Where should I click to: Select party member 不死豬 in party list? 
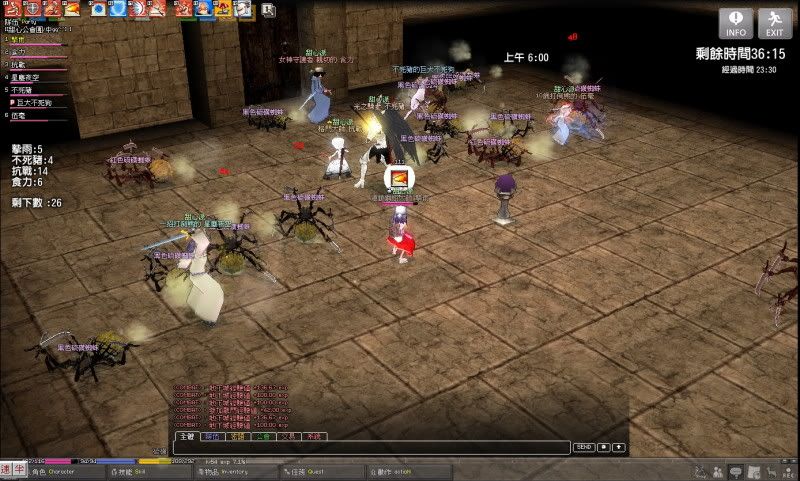point(22,89)
